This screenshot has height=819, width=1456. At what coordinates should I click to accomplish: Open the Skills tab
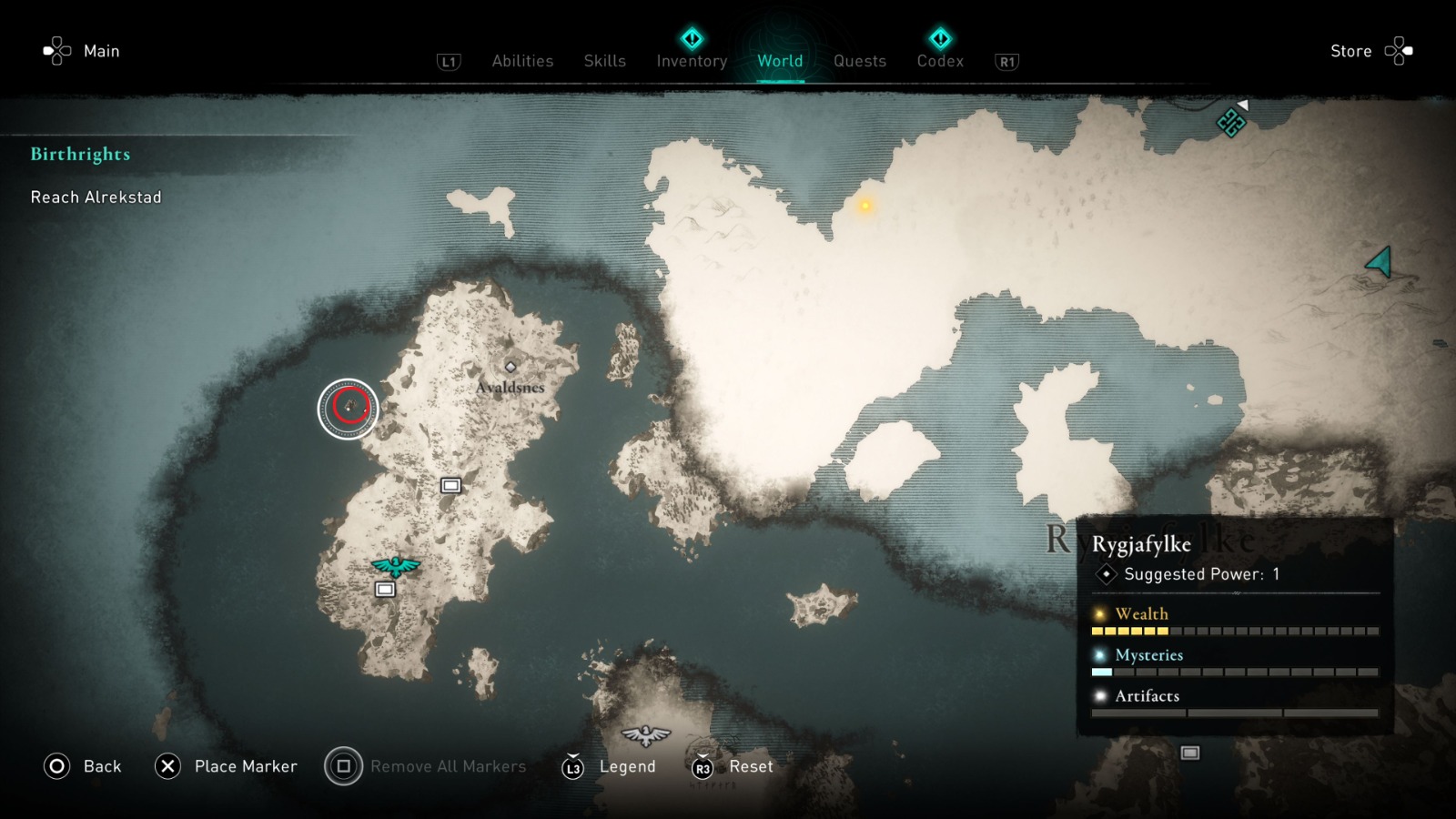604,60
